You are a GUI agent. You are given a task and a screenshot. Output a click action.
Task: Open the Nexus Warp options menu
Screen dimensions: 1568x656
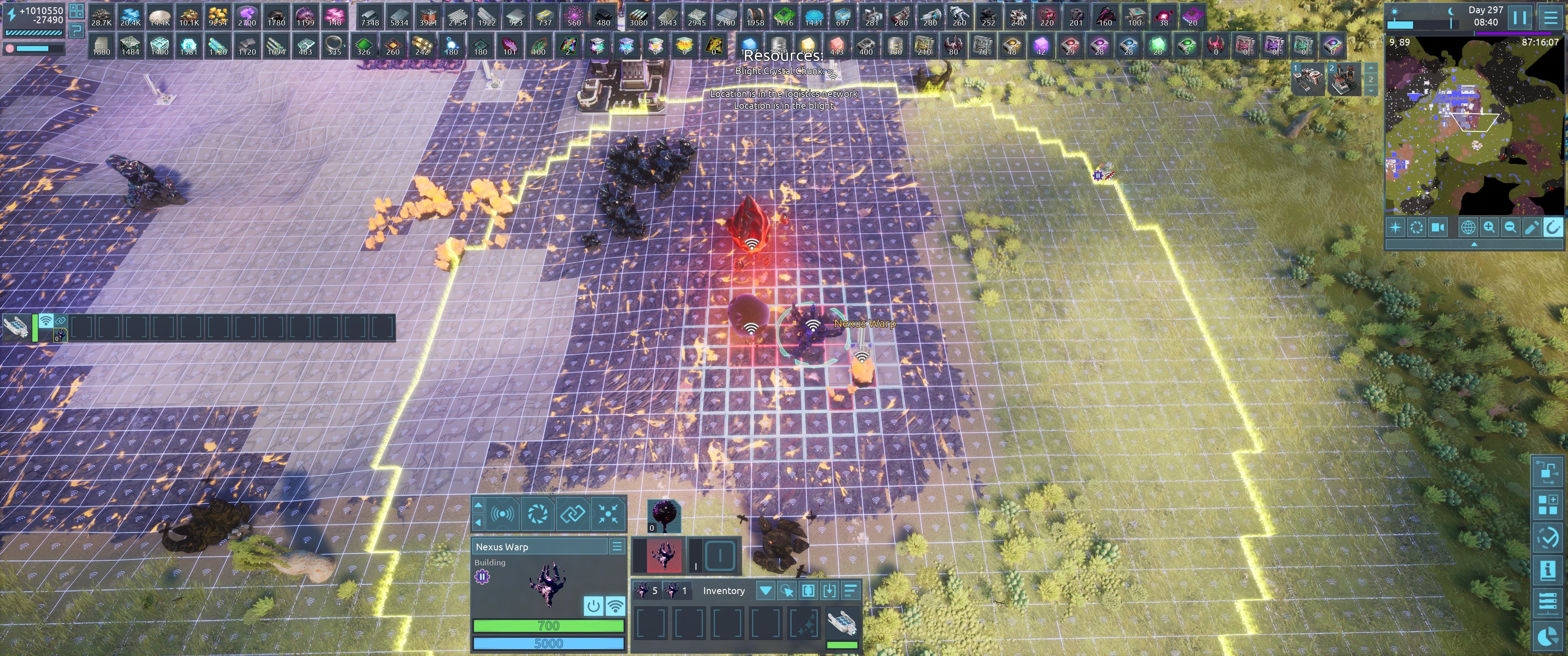point(617,547)
